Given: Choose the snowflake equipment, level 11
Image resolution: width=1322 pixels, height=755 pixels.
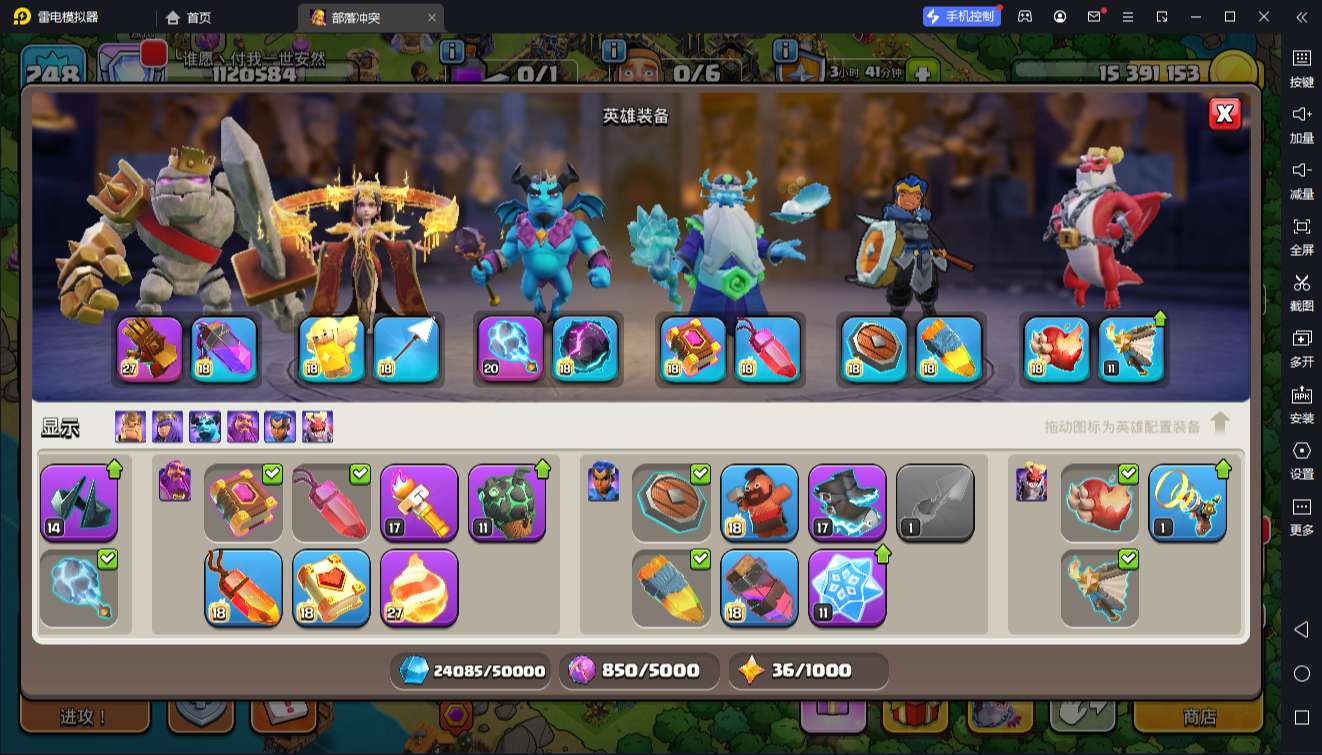Looking at the screenshot, I should tap(847, 587).
